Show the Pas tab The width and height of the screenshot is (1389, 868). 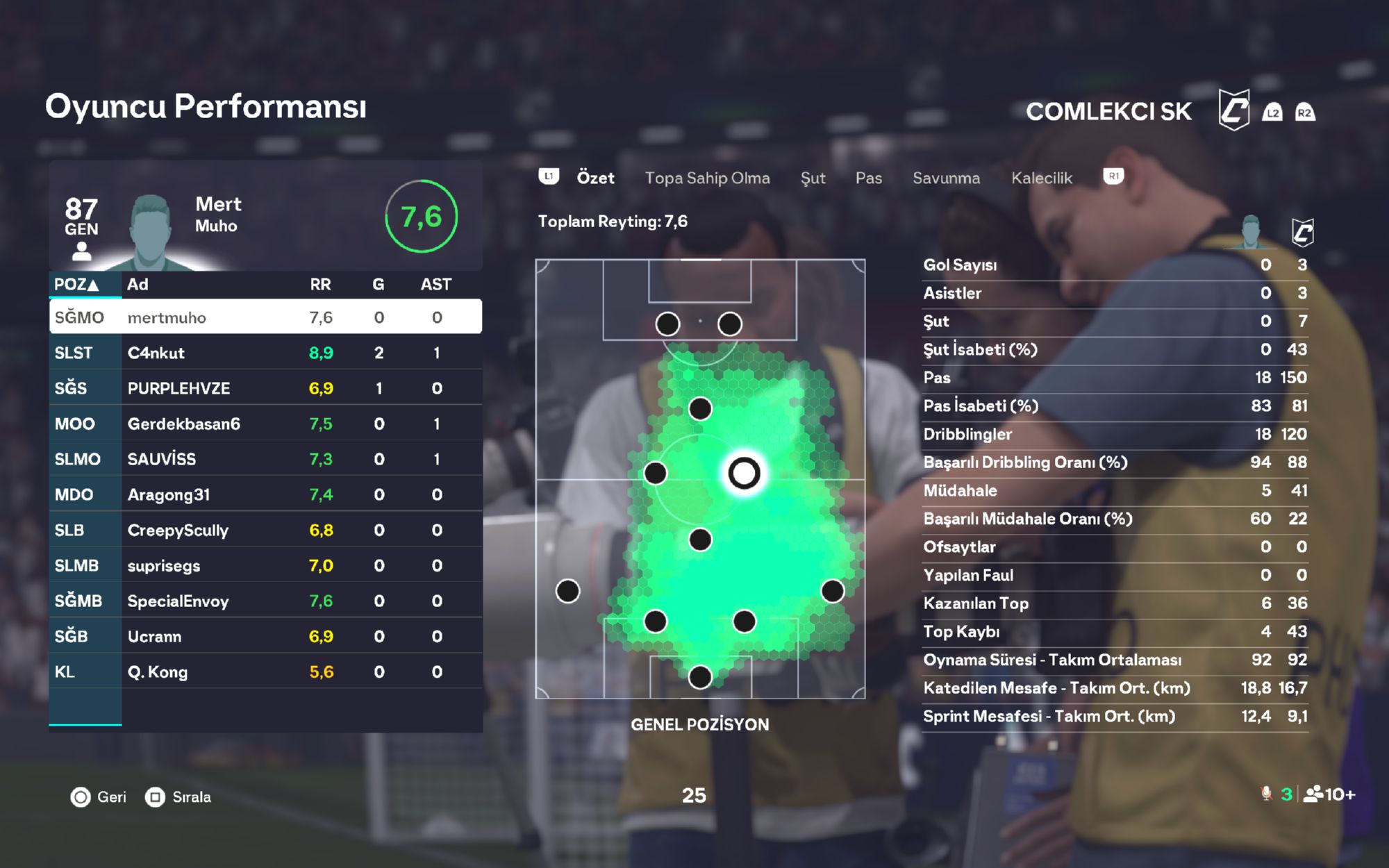pos(868,178)
